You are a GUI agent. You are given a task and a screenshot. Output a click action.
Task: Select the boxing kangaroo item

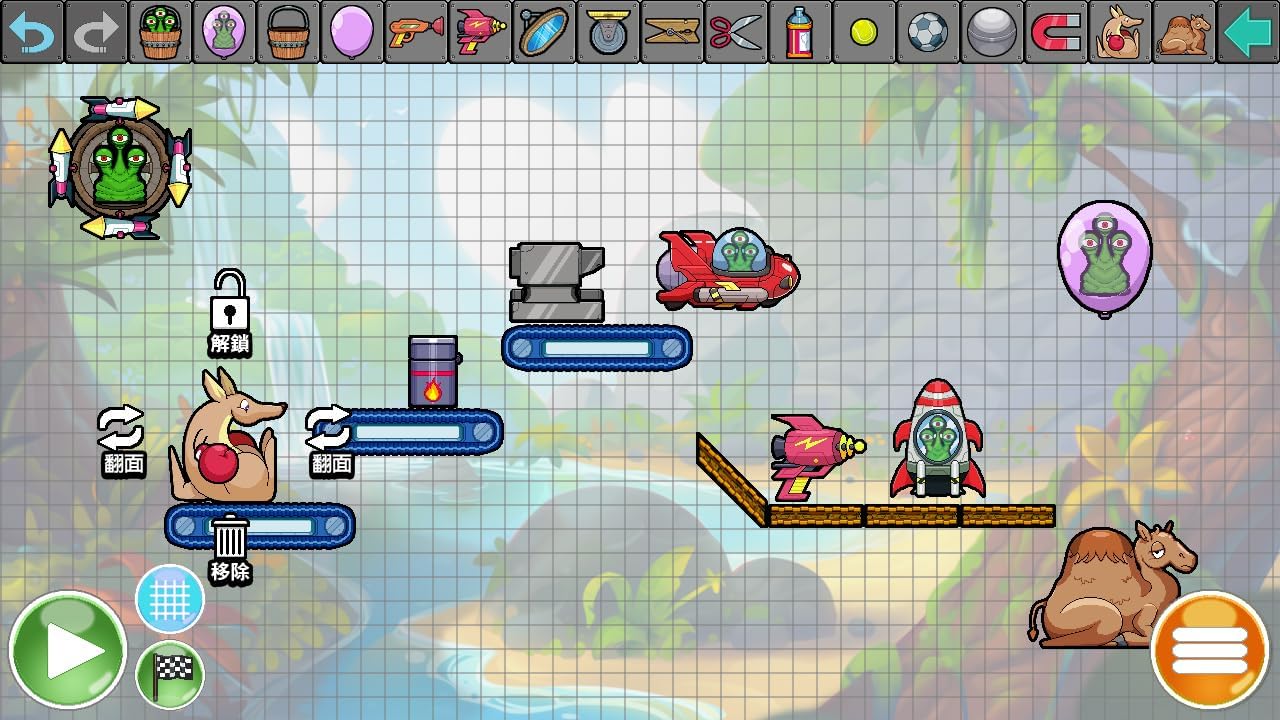(1119, 30)
